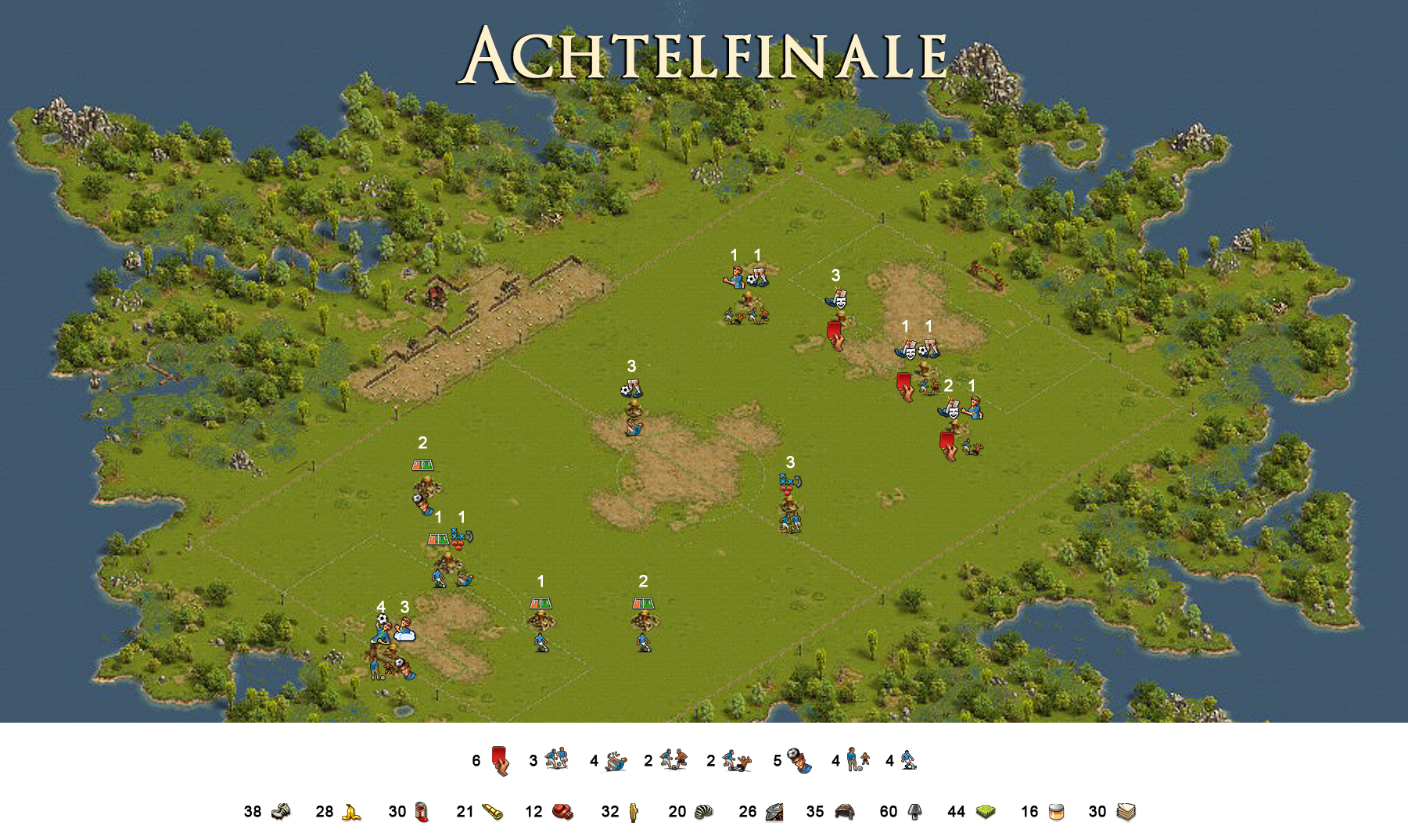Click the brown leather helmet icon
Viewport: 1408px width, 840px height.
coord(844,812)
